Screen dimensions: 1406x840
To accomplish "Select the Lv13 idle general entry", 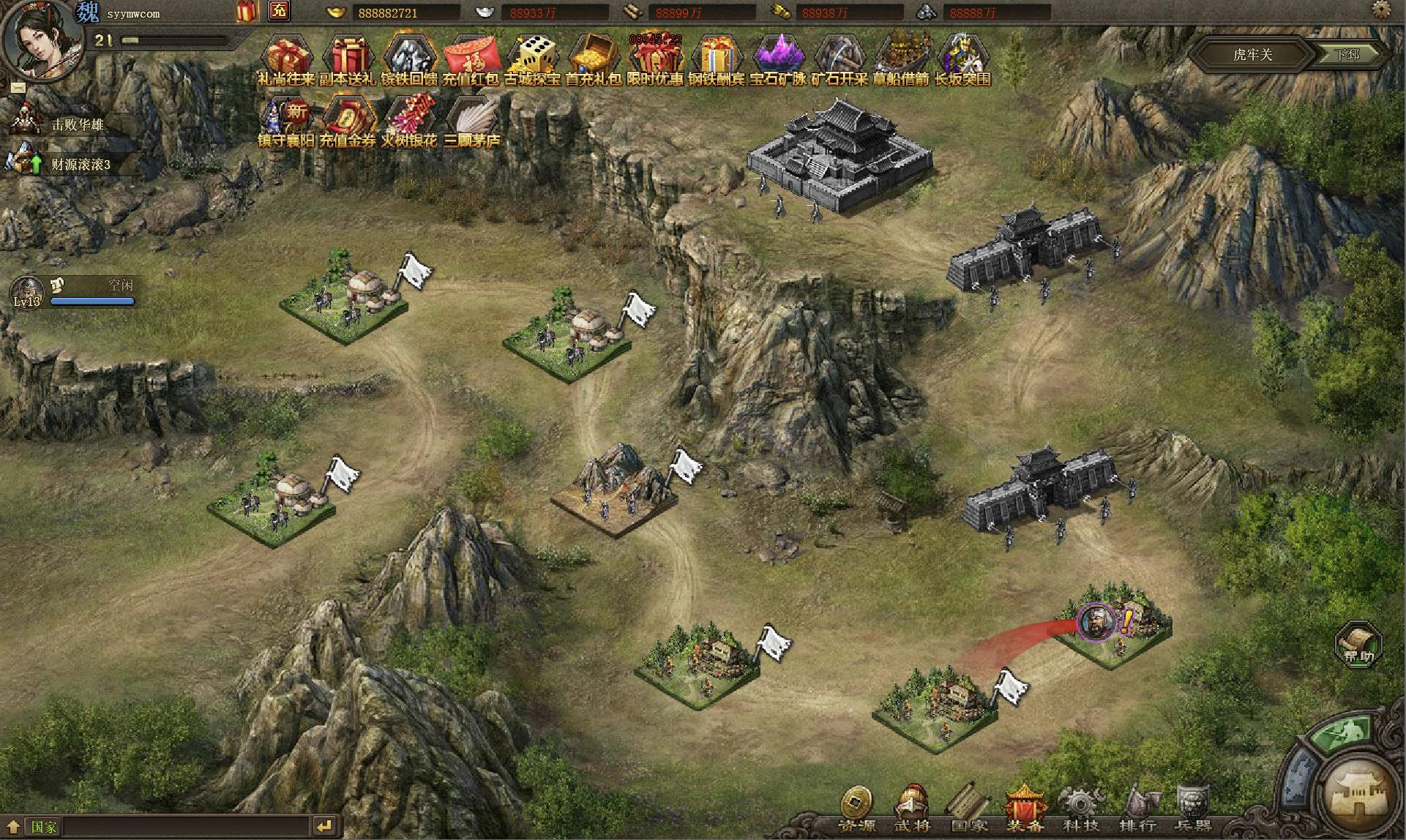I will click(73, 292).
